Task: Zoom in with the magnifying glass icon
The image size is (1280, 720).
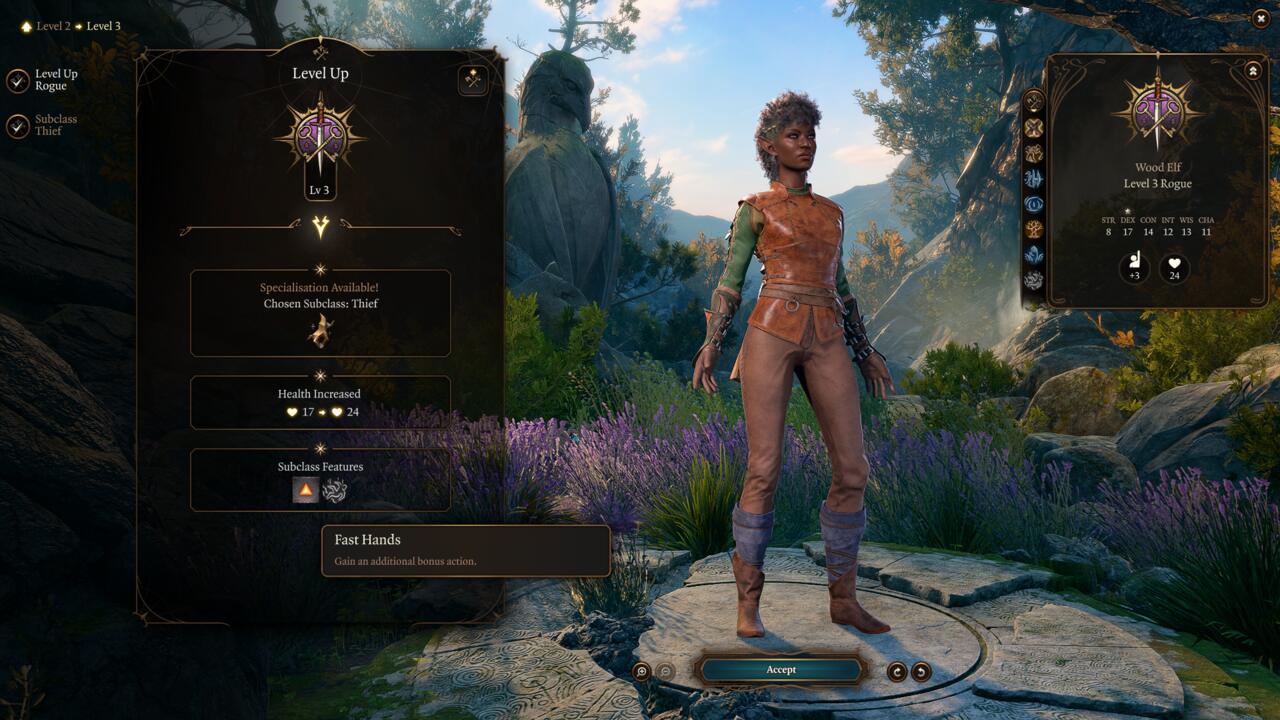Action: [x=641, y=670]
